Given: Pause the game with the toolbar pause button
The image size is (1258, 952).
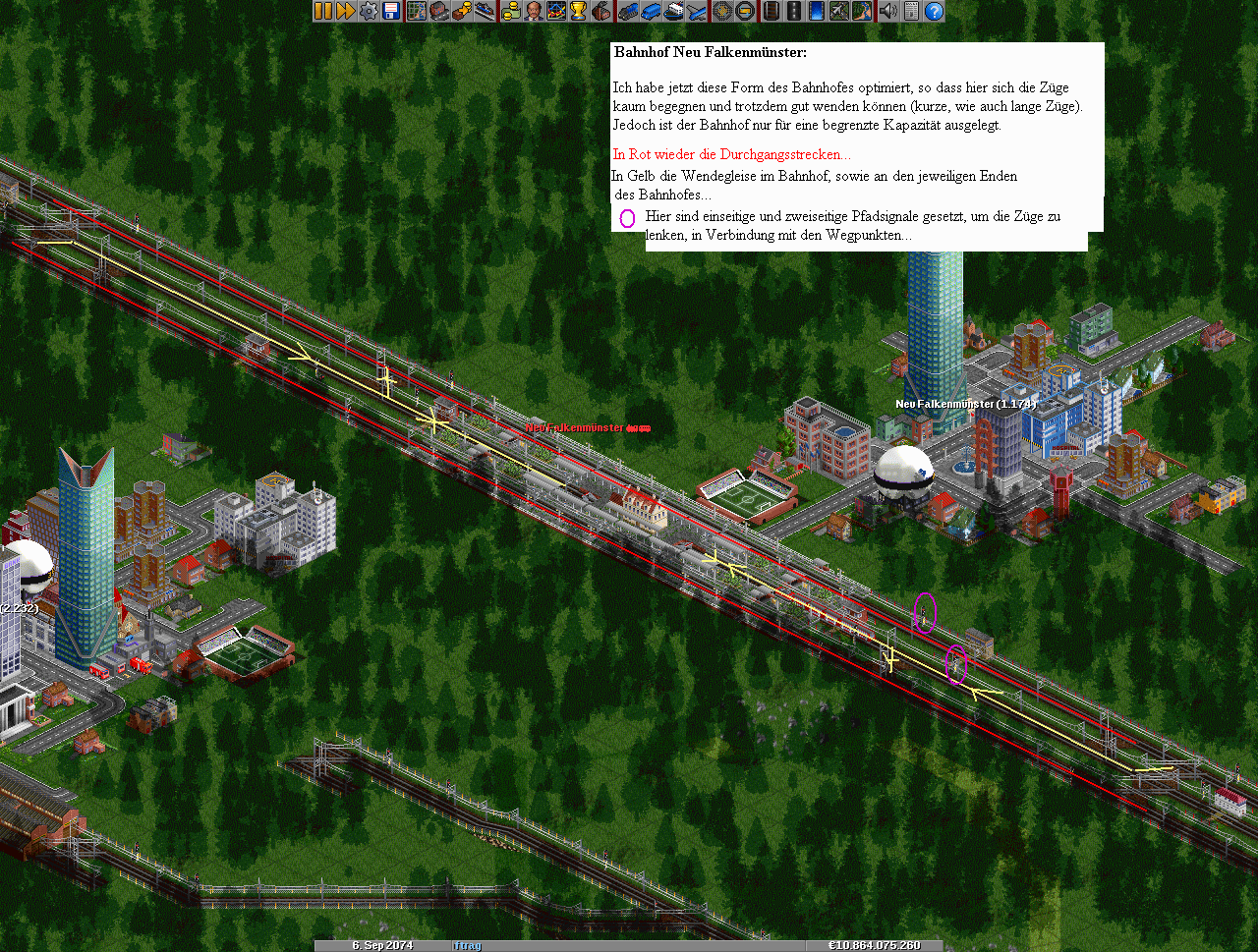Looking at the screenshot, I should (323, 11).
